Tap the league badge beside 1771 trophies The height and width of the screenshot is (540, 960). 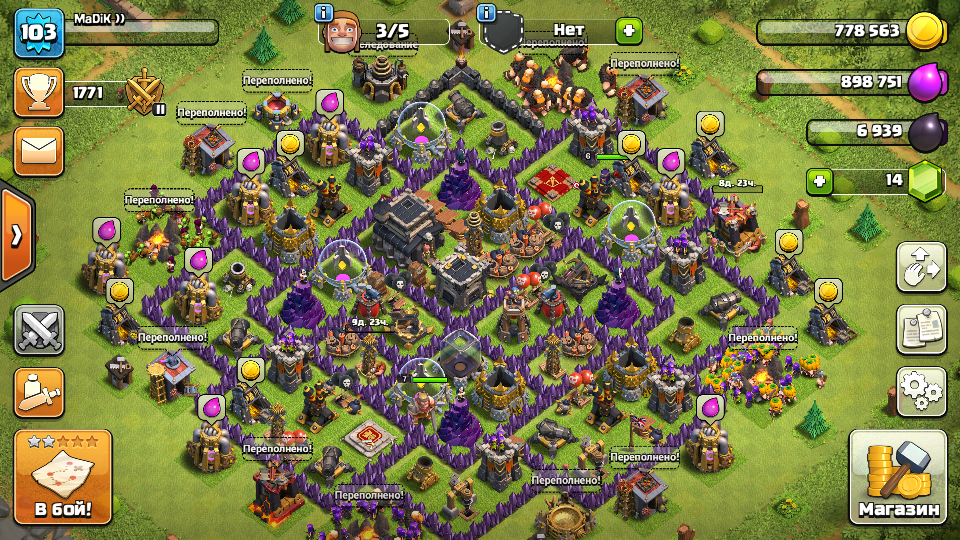click(x=145, y=94)
